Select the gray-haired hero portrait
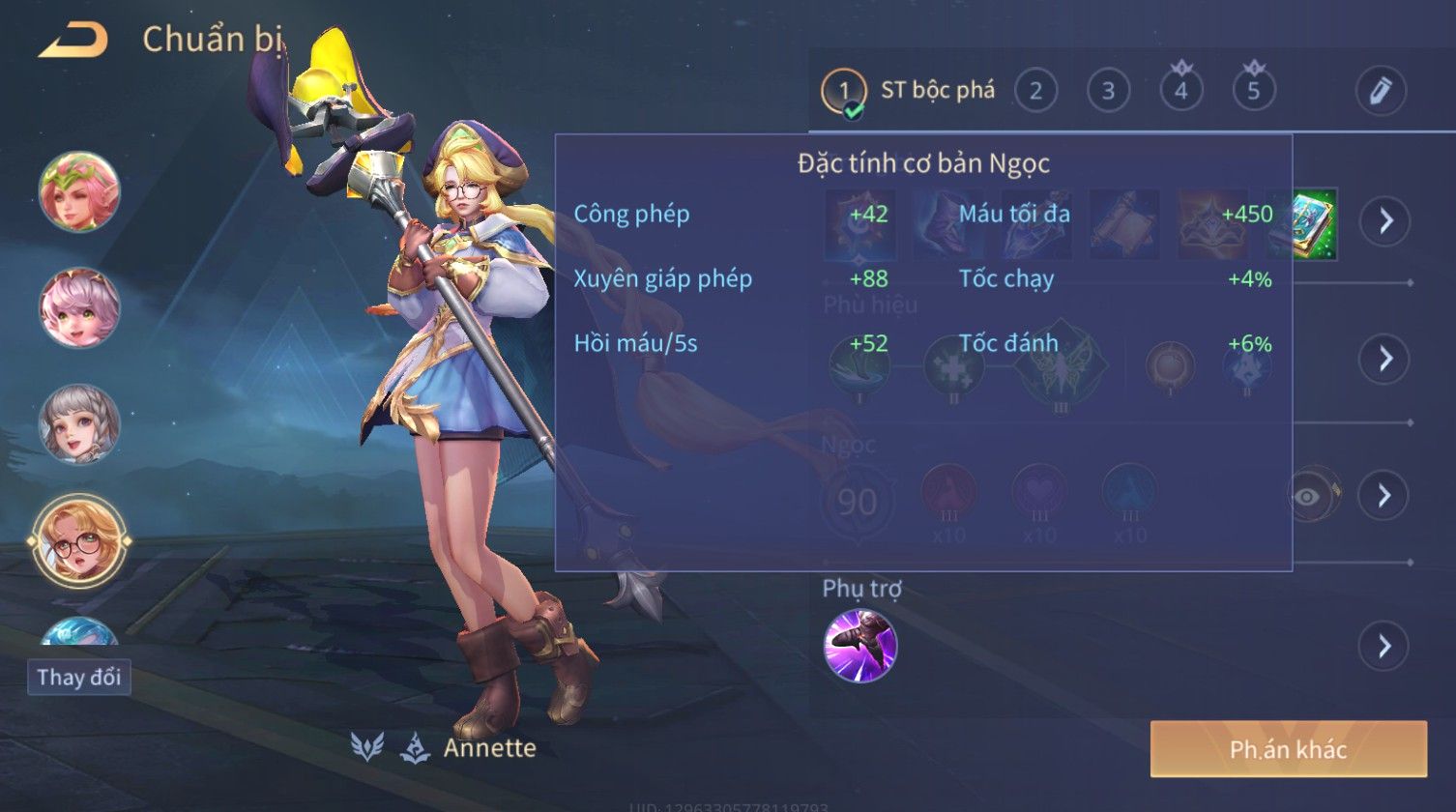 (x=79, y=424)
